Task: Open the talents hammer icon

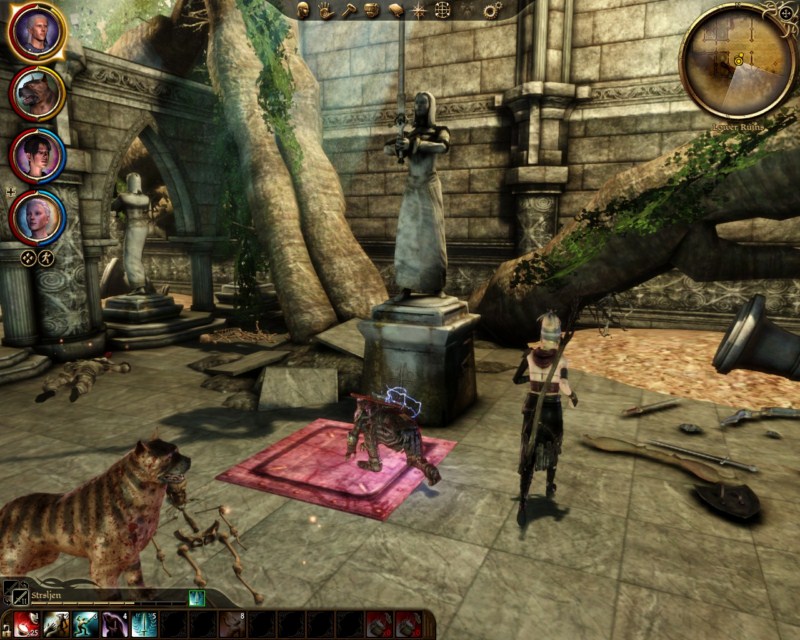Action: click(349, 10)
